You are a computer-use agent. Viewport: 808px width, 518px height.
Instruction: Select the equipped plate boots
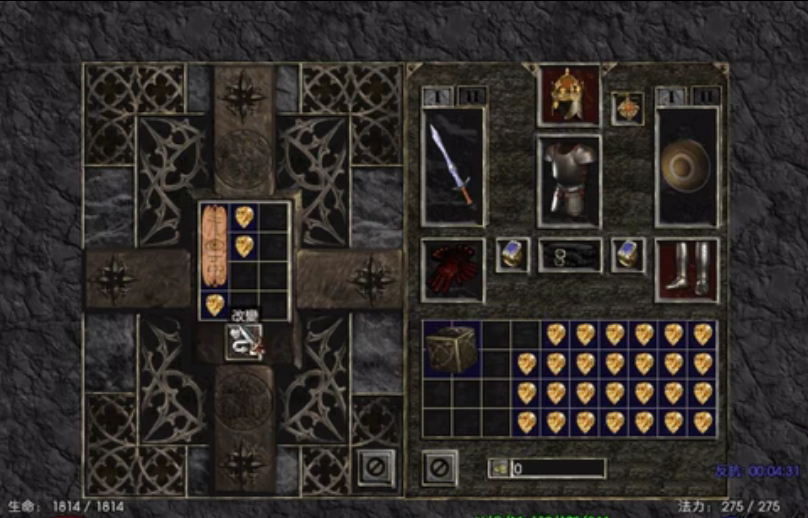[x=687, y=269]
